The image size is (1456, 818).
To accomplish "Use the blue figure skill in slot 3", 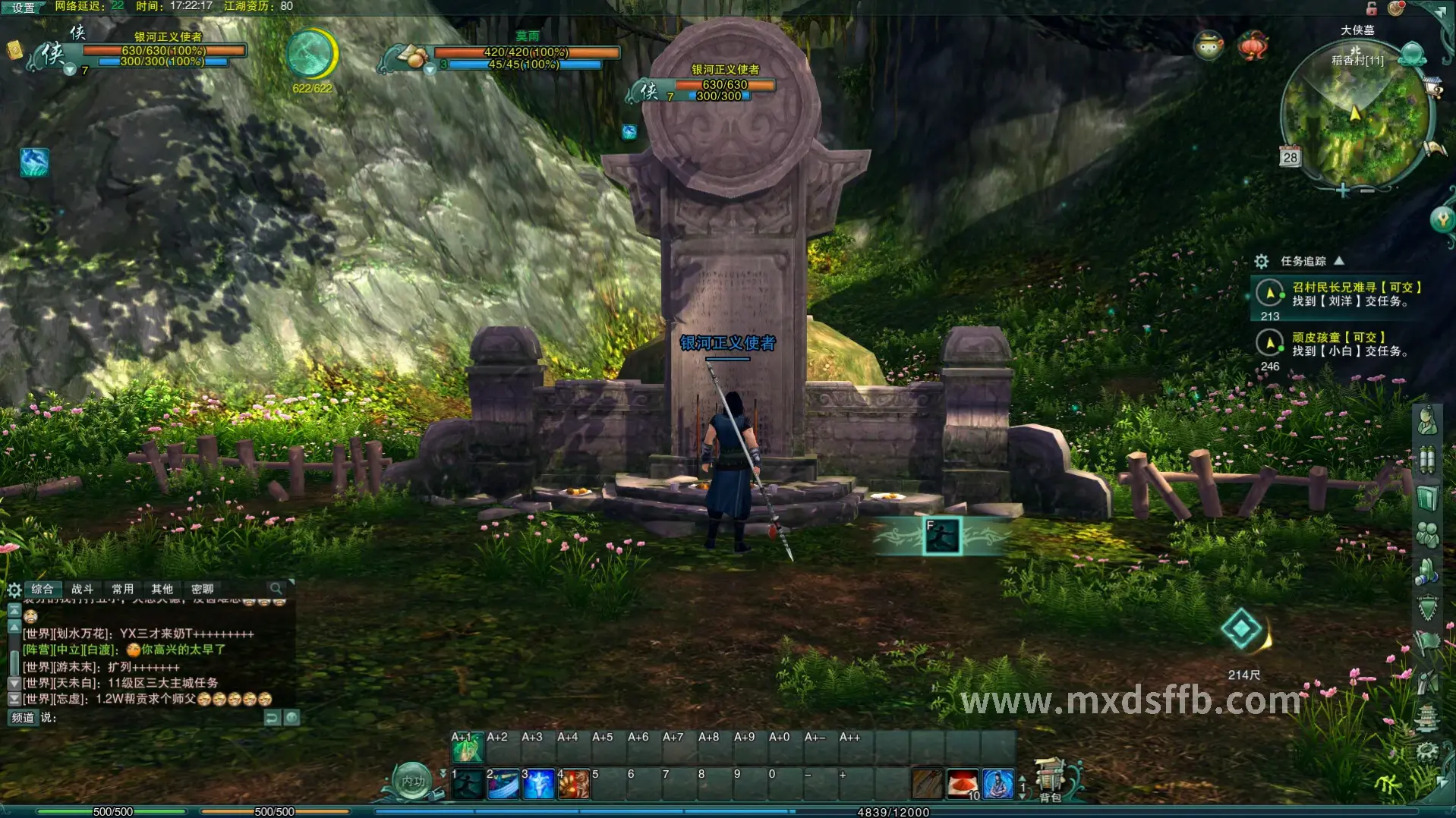I will point(538,785).
